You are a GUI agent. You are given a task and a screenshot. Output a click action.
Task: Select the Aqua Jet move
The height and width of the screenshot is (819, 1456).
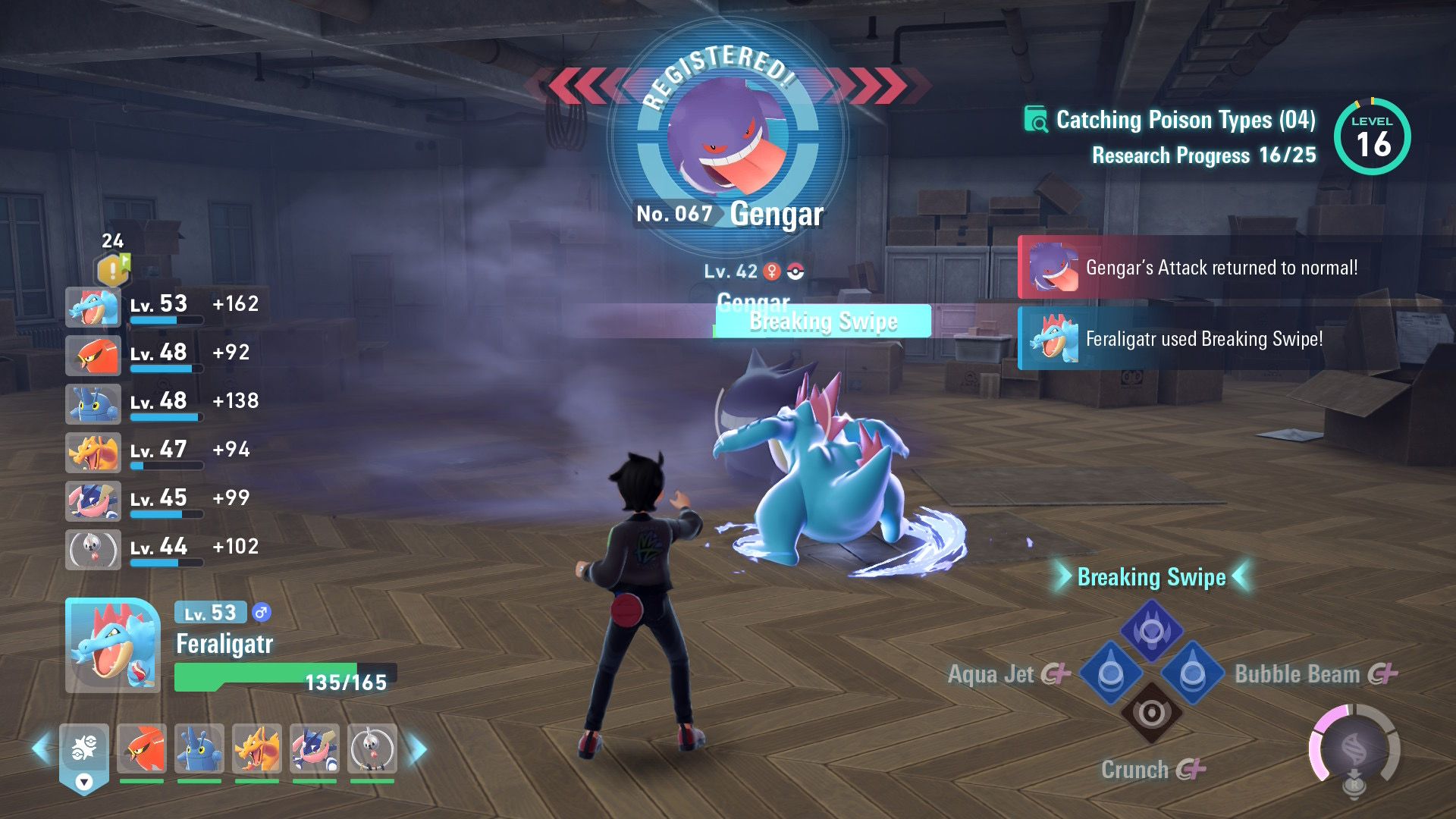click(1110, 673)
